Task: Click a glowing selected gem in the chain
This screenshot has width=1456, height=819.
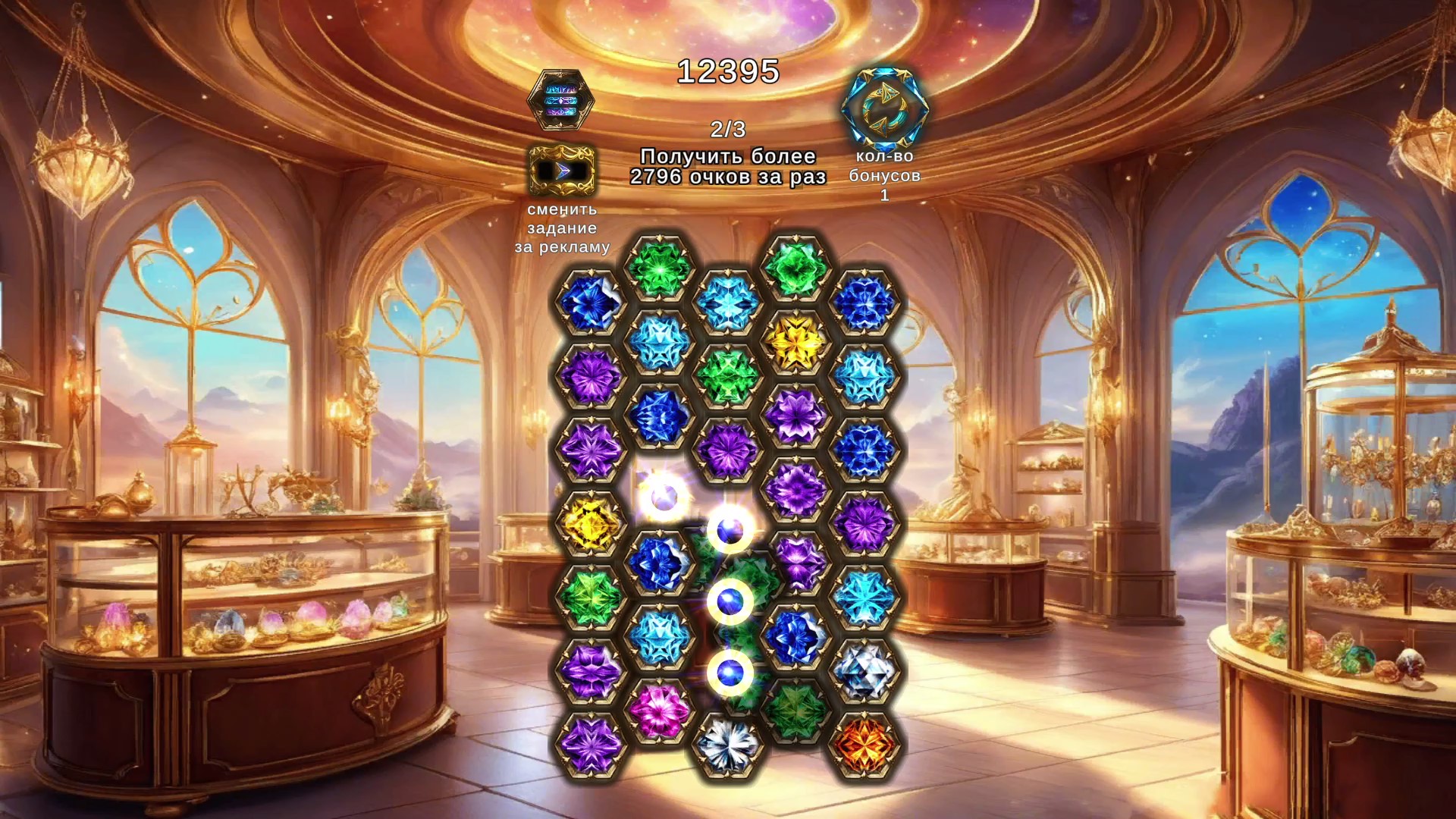Action: [730, 601]
